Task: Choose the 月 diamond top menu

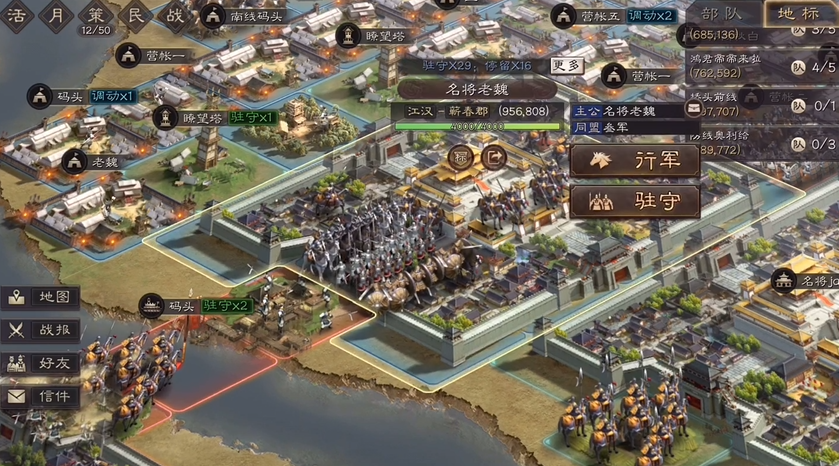Action: 57,15
